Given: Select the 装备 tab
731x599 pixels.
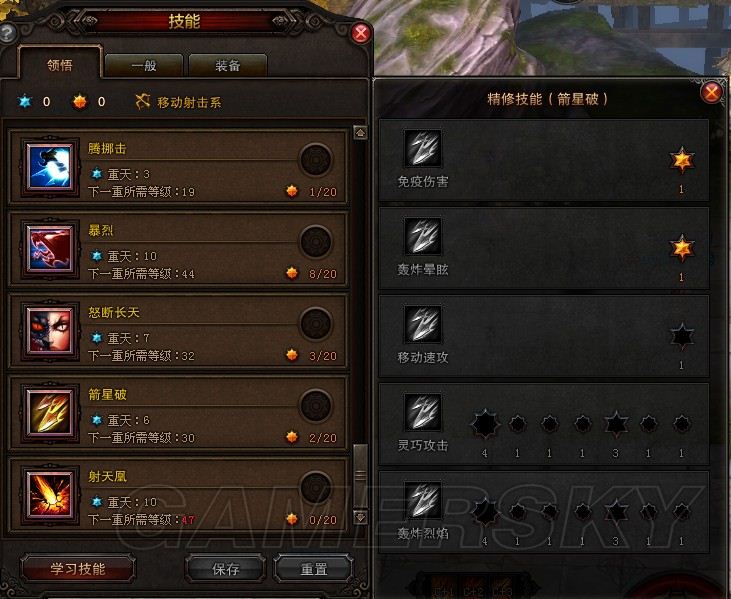Looking at the screenshot, I should (227, 66).
